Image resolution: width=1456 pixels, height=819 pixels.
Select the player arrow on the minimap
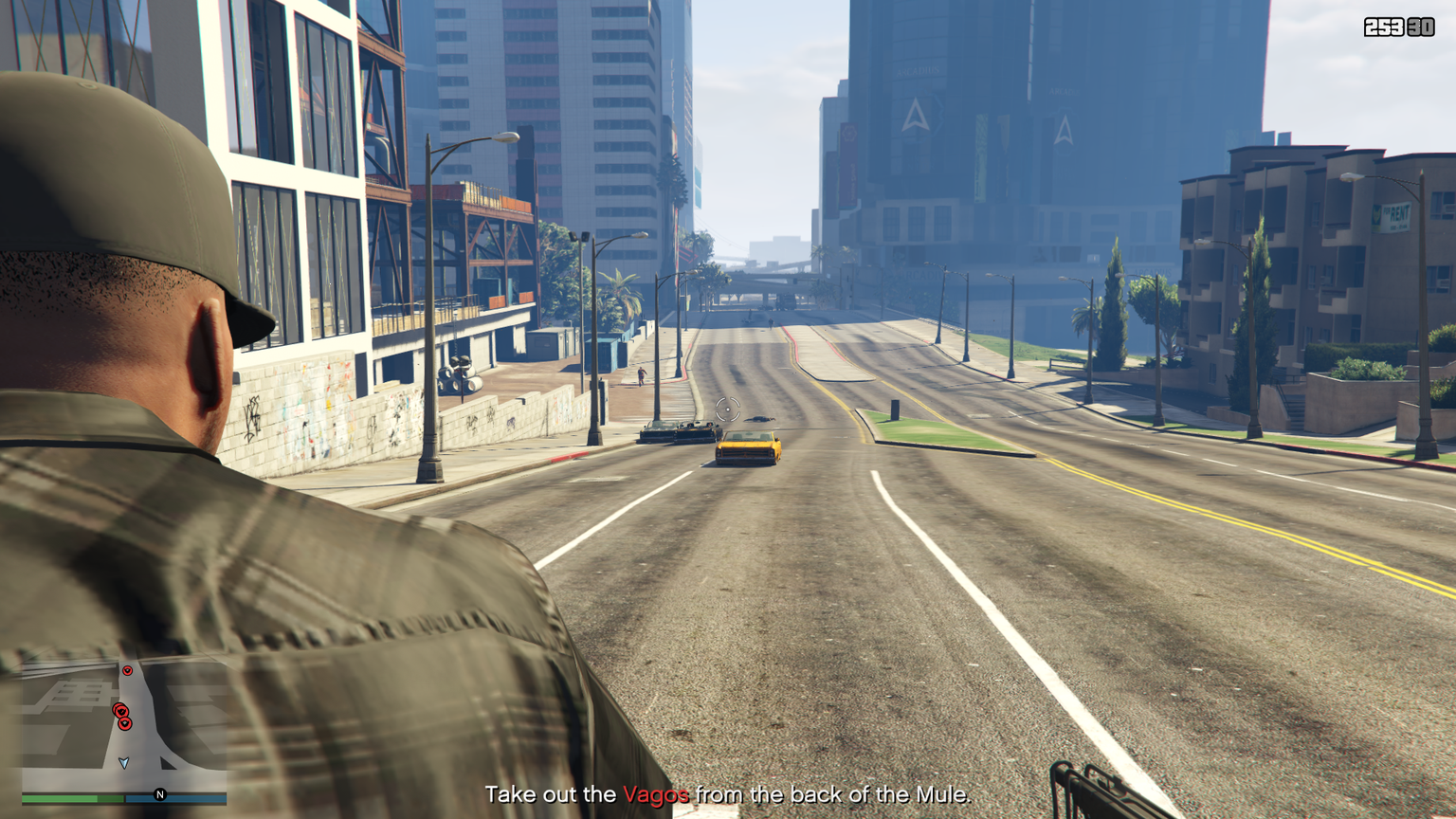click(123, 762)
